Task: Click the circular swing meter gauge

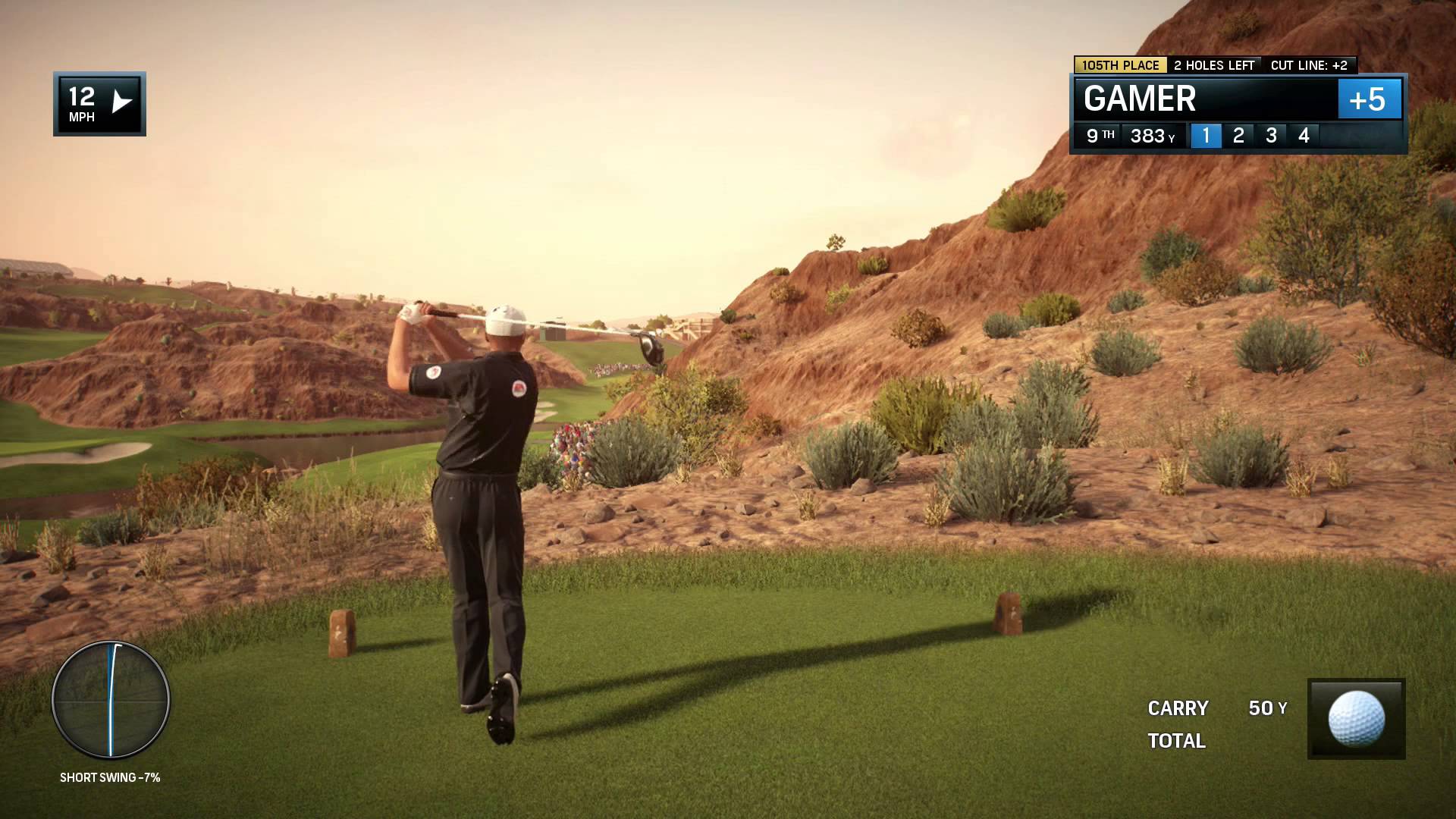Action: point(111,700)
